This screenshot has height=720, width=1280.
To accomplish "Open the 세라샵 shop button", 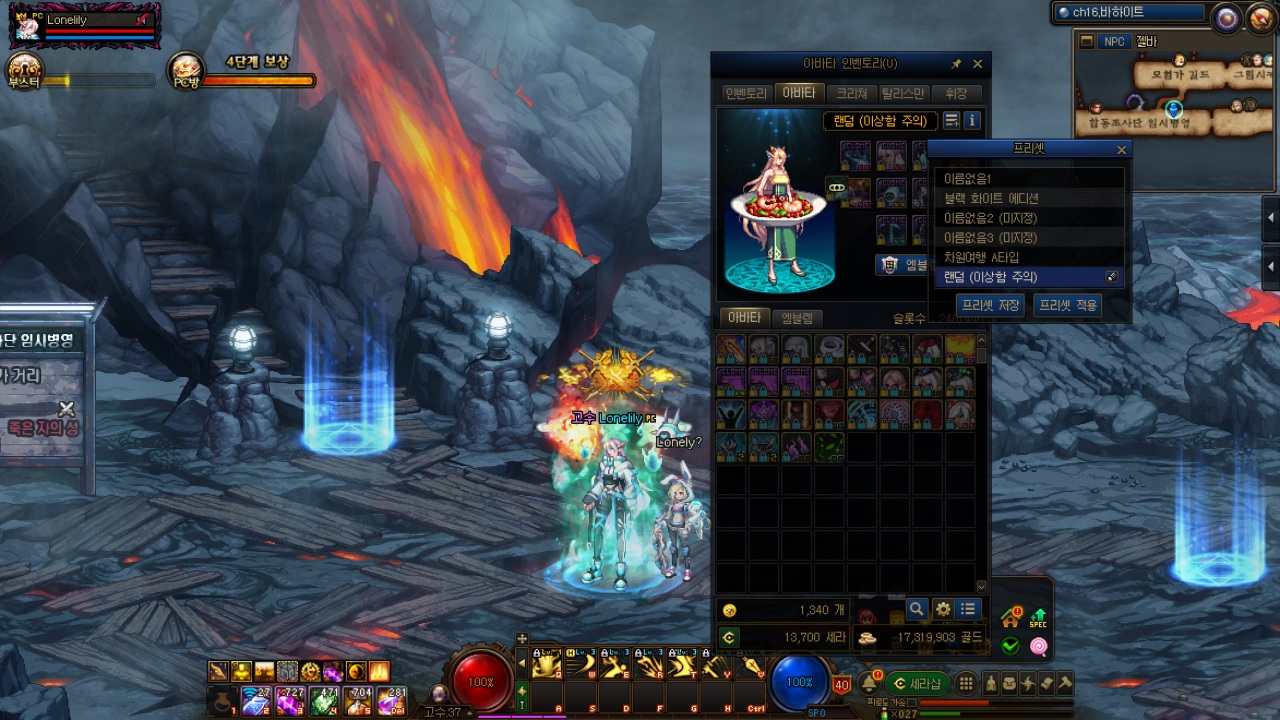I will (916, 683).
